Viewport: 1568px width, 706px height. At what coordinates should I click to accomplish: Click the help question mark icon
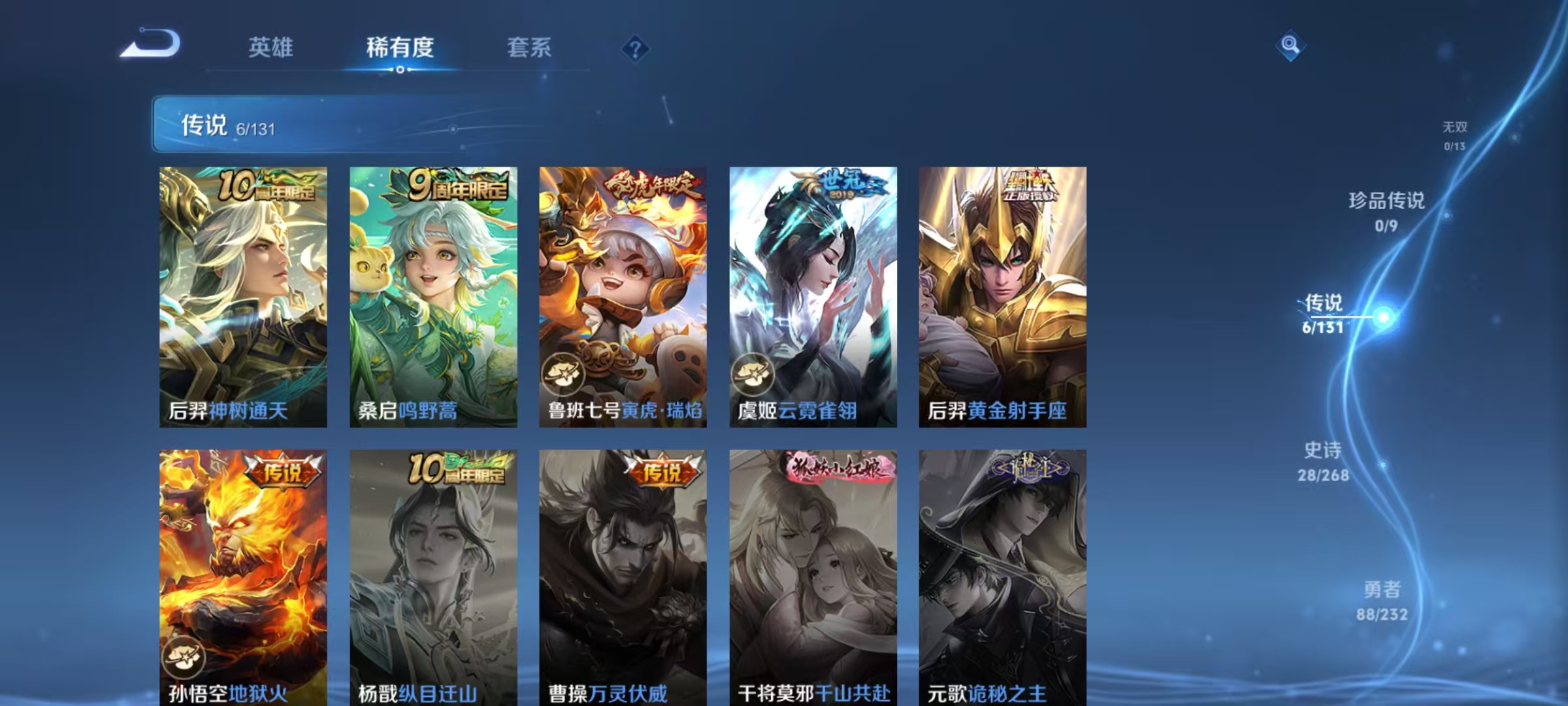click(x=634, y=50)
